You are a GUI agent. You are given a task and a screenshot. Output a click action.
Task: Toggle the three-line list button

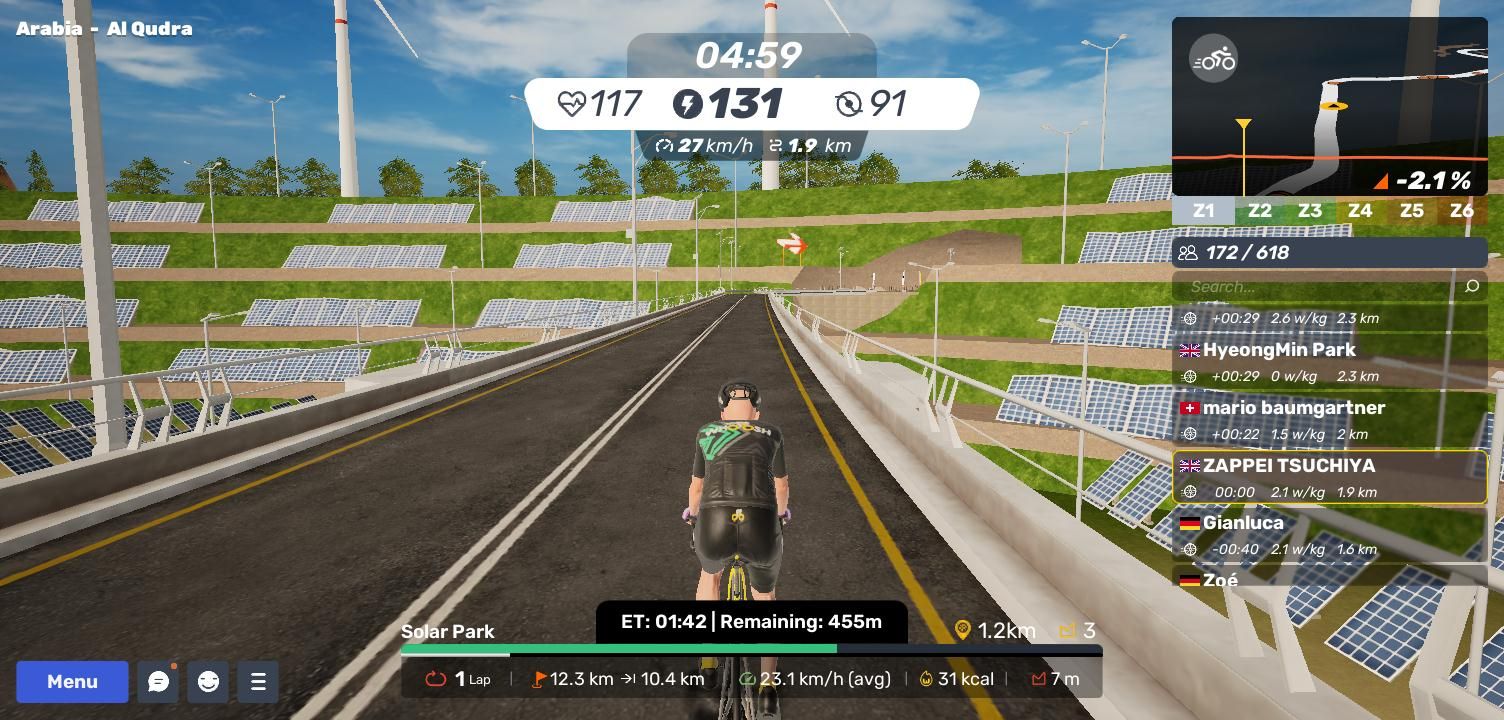click(x=258, y=682)
